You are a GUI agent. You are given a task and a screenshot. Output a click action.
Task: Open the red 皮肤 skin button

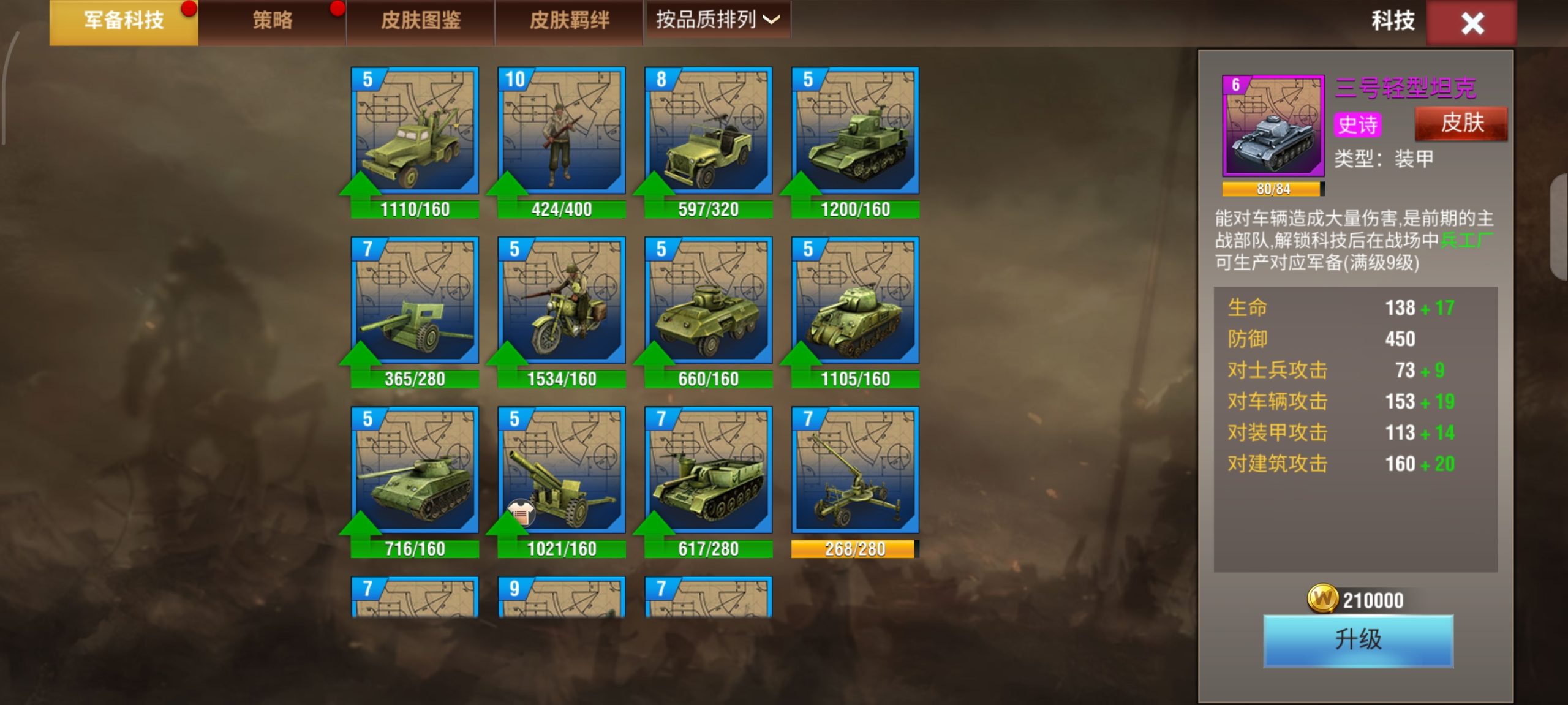tap(1461, 124)
